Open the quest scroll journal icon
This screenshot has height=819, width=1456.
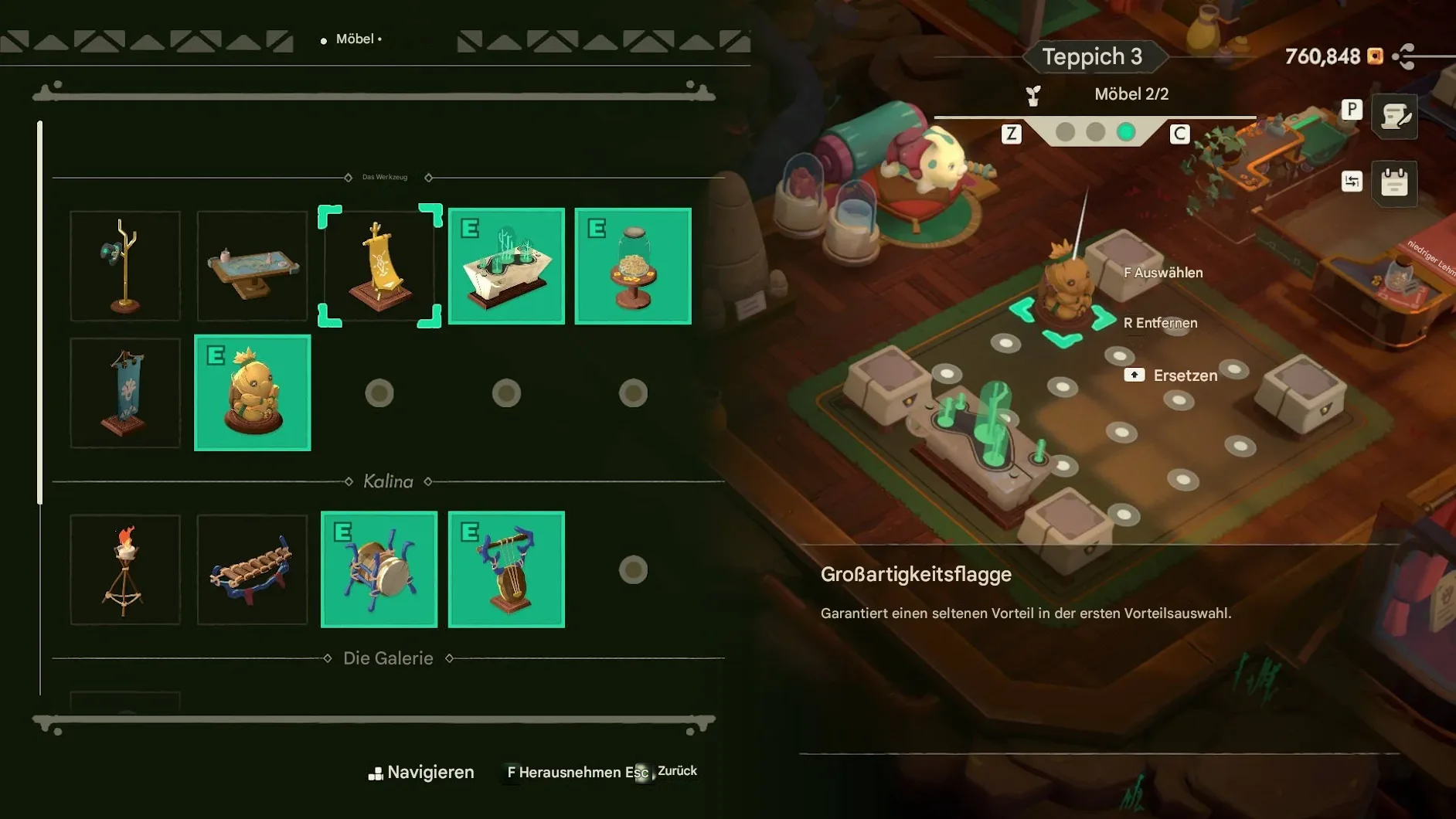(x=1393, y=117)
